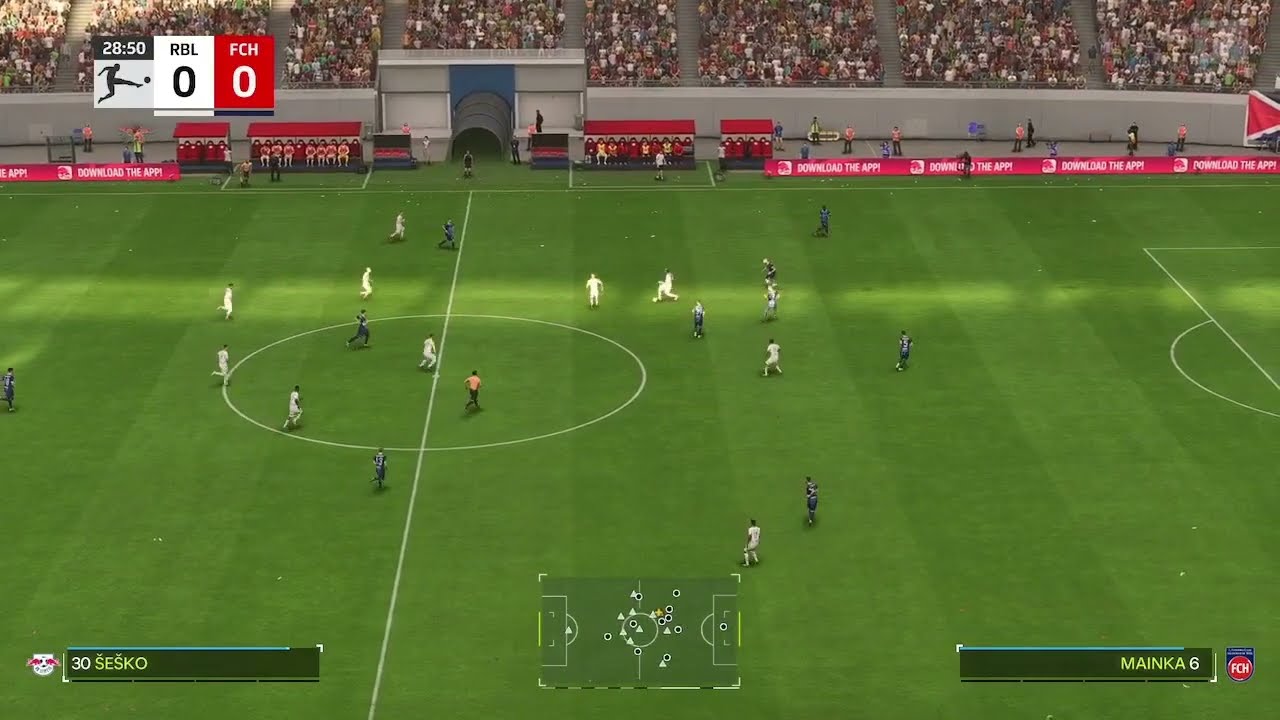Viewport: 1280px width, 720px height.
Task: Click the FCH club crest icon
Action: pos(1240,664)
